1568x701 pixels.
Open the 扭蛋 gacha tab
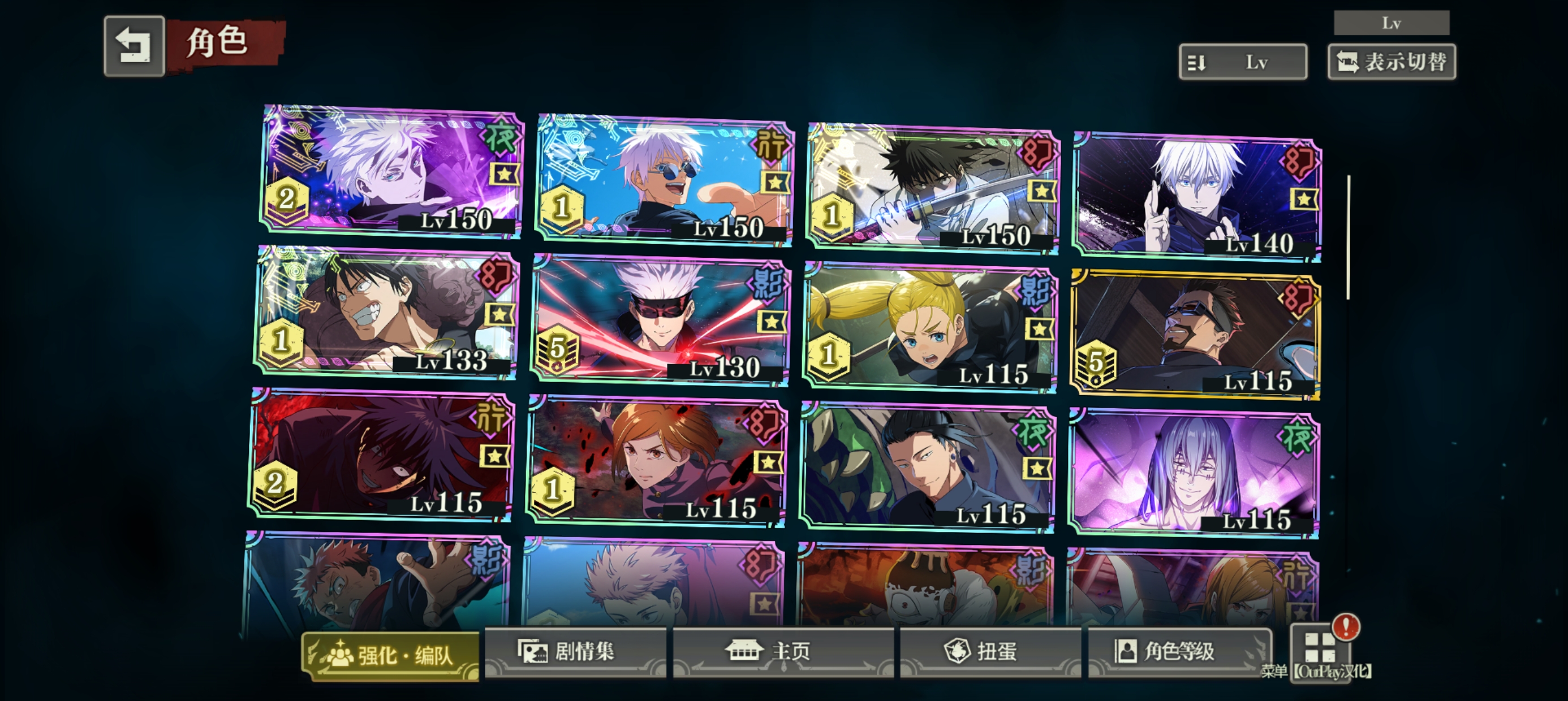point(990,652)
